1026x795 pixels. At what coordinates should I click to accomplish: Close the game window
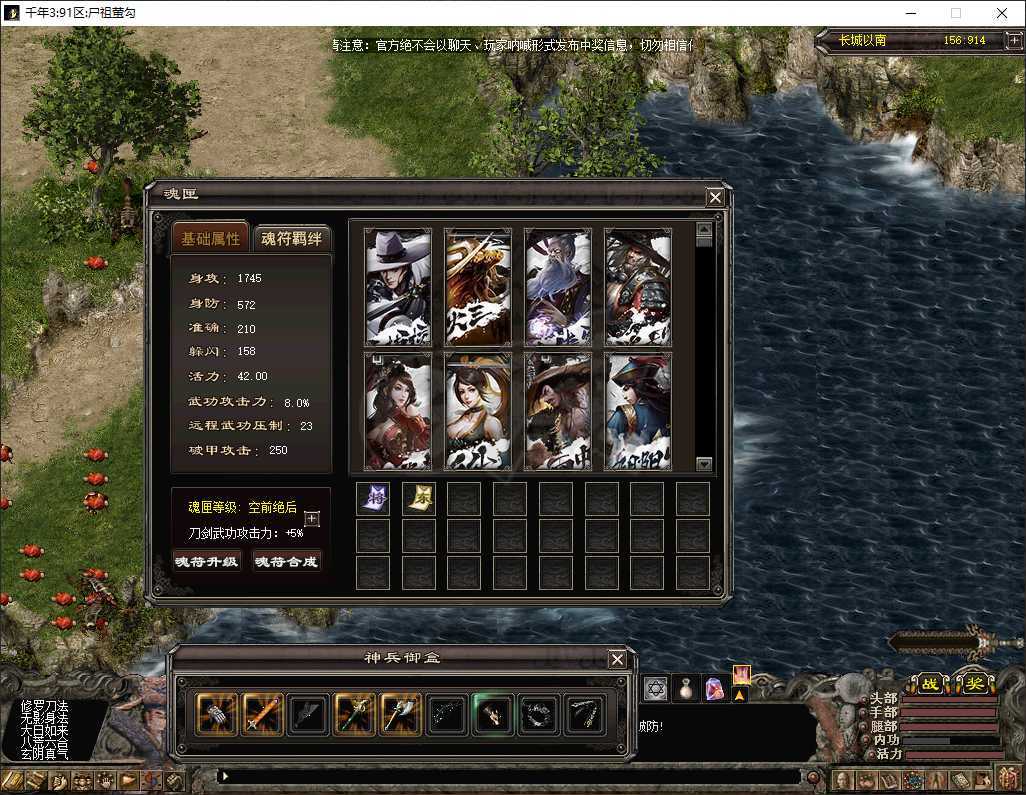pyautogui.click(x=1002, y=13)
